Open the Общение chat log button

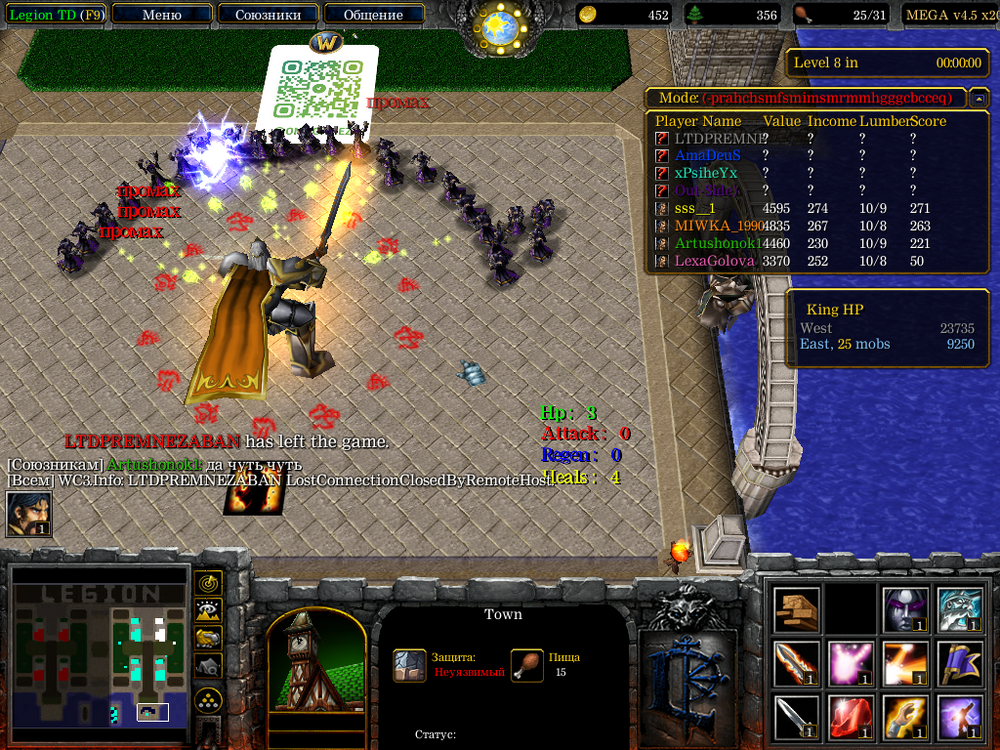373,15
